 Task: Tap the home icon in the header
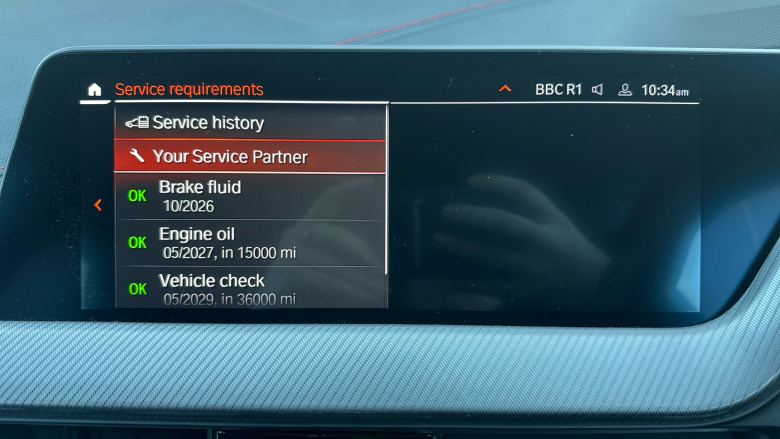[x=94, y=90]
